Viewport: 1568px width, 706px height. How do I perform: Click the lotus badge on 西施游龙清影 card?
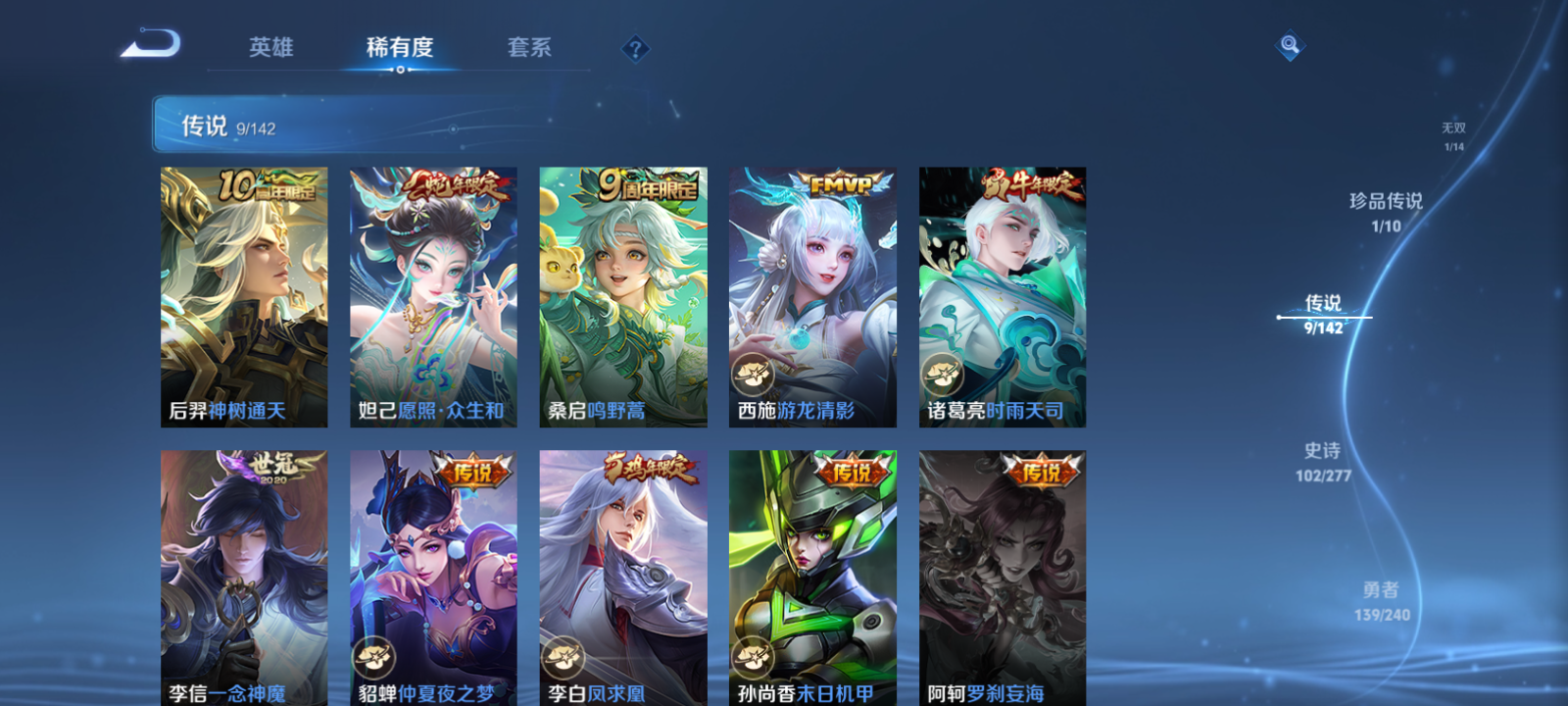pos(755,374)
